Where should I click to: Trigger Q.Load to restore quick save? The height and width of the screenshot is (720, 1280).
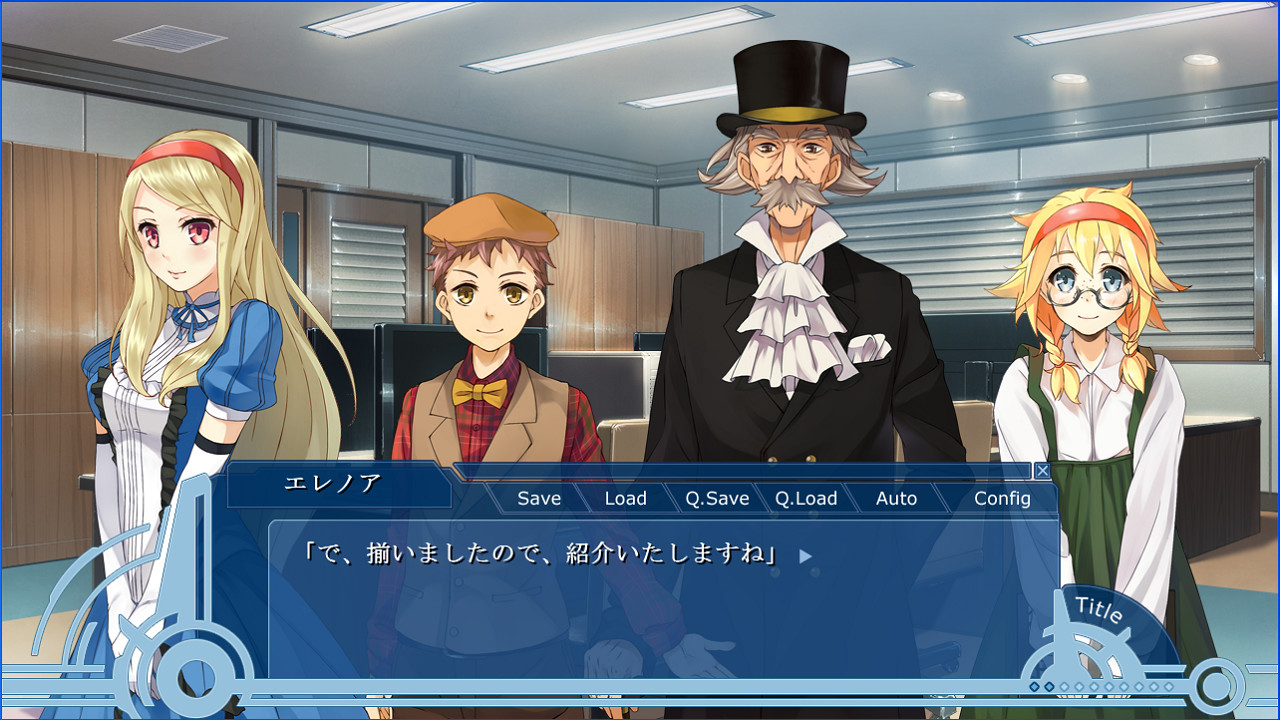tap(808, 497)
